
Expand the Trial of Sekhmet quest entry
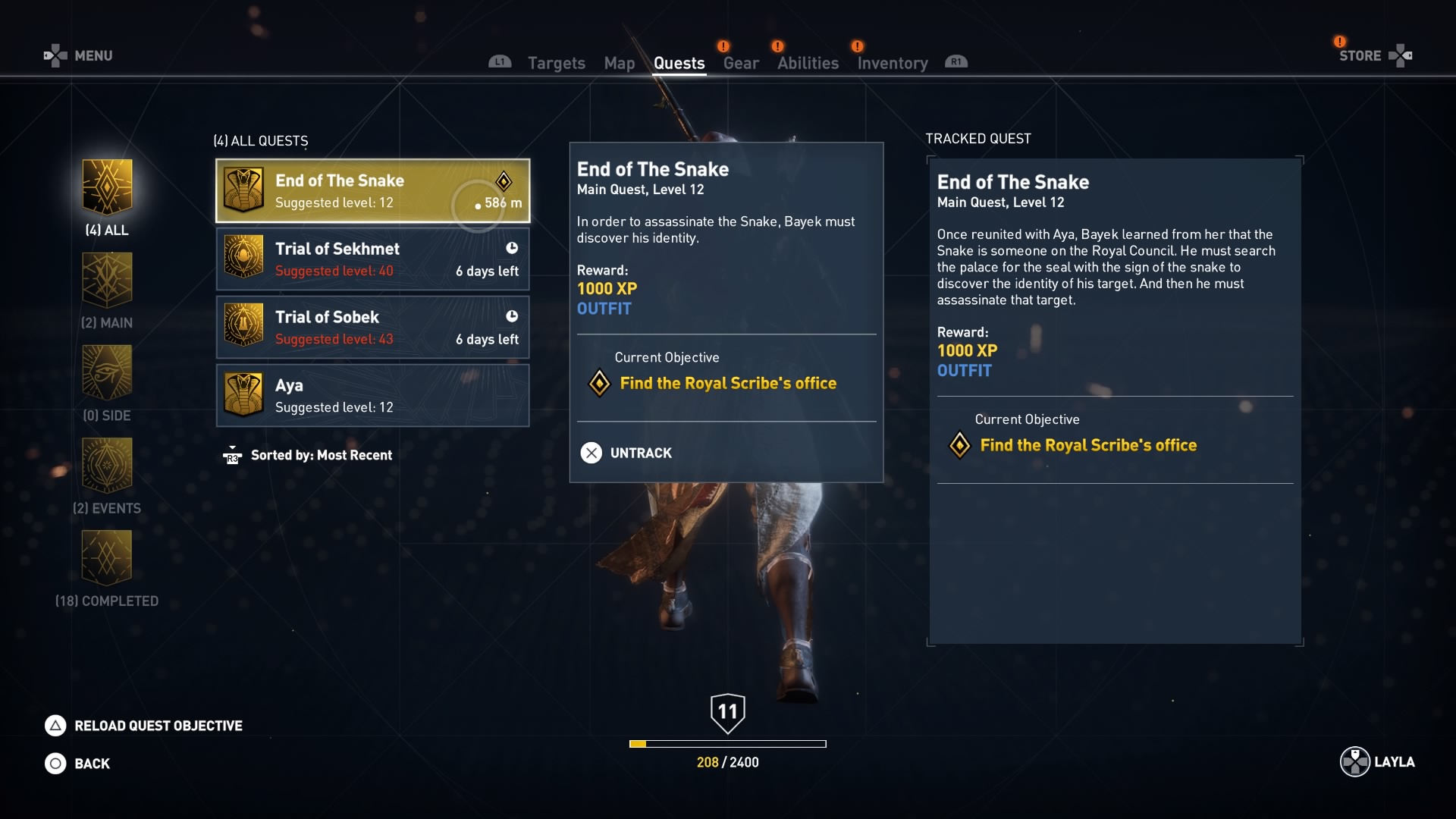pyautogui.click(x=372, y=259)
